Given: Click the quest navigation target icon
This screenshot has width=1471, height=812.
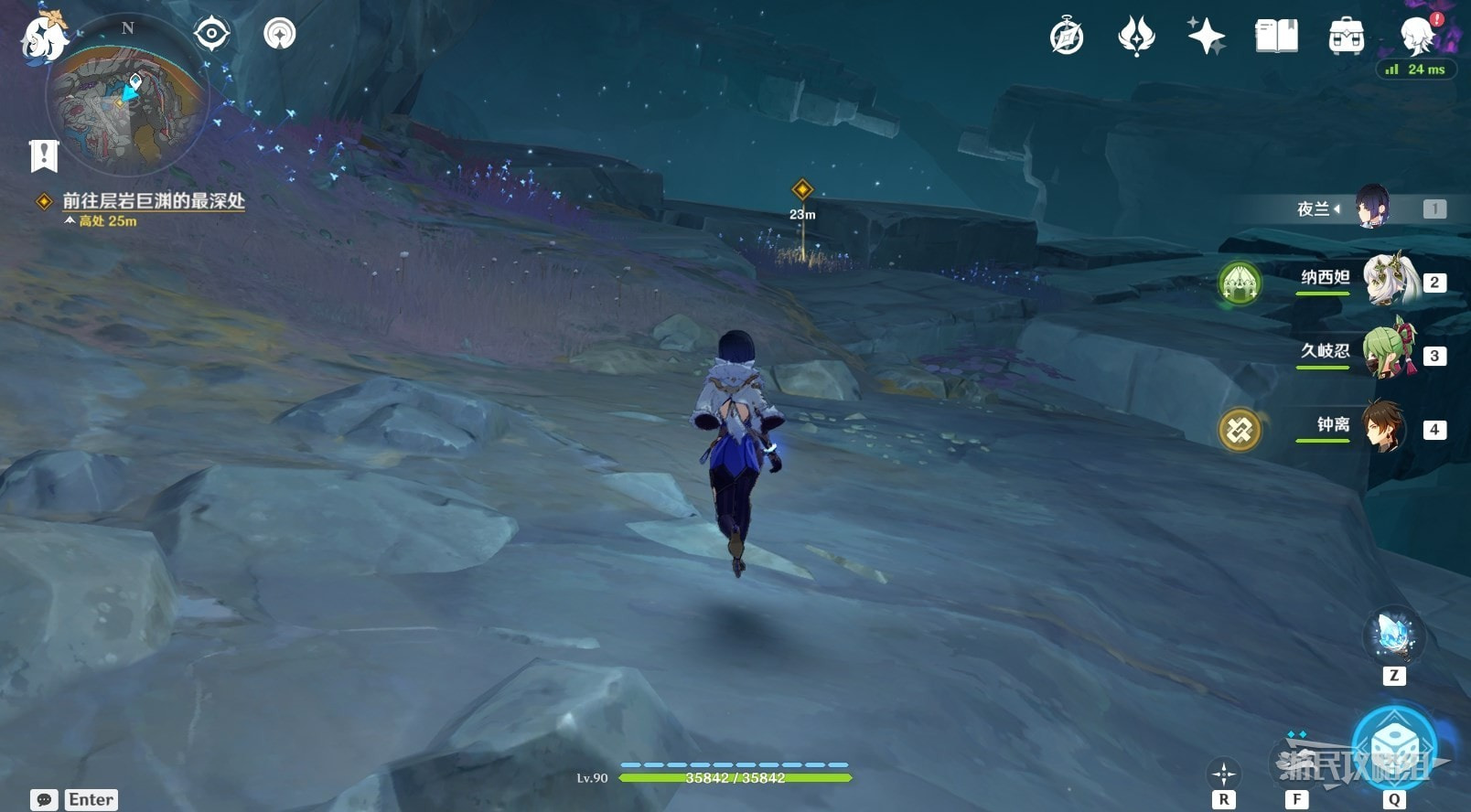Looking at the screenshot, I should click(211, 35).
